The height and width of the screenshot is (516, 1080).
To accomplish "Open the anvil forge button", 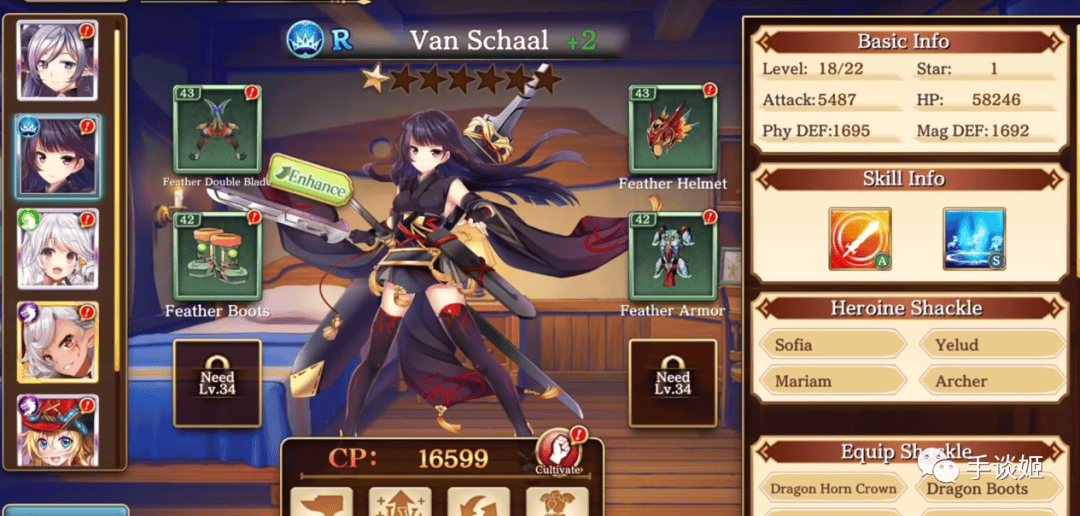I will click(x=321, y=502).
